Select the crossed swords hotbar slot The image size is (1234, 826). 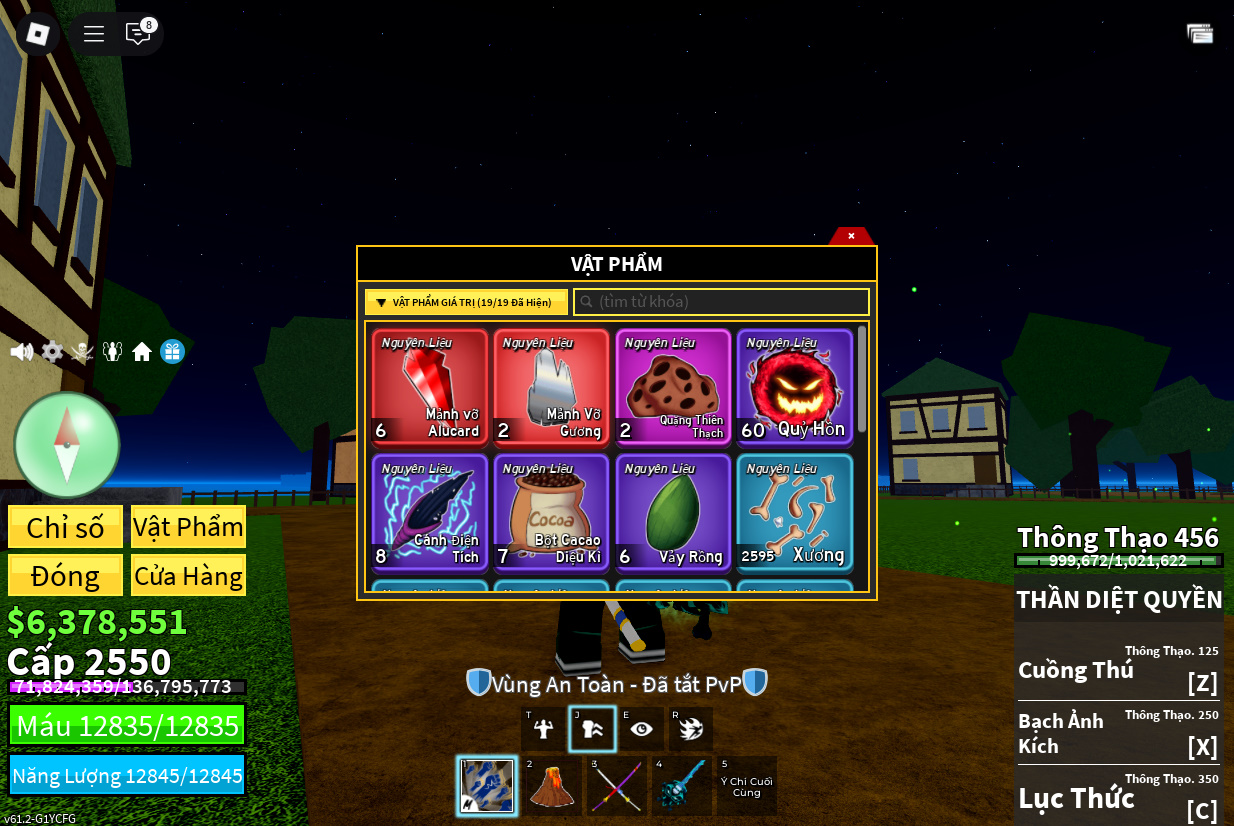pos(615,786)
